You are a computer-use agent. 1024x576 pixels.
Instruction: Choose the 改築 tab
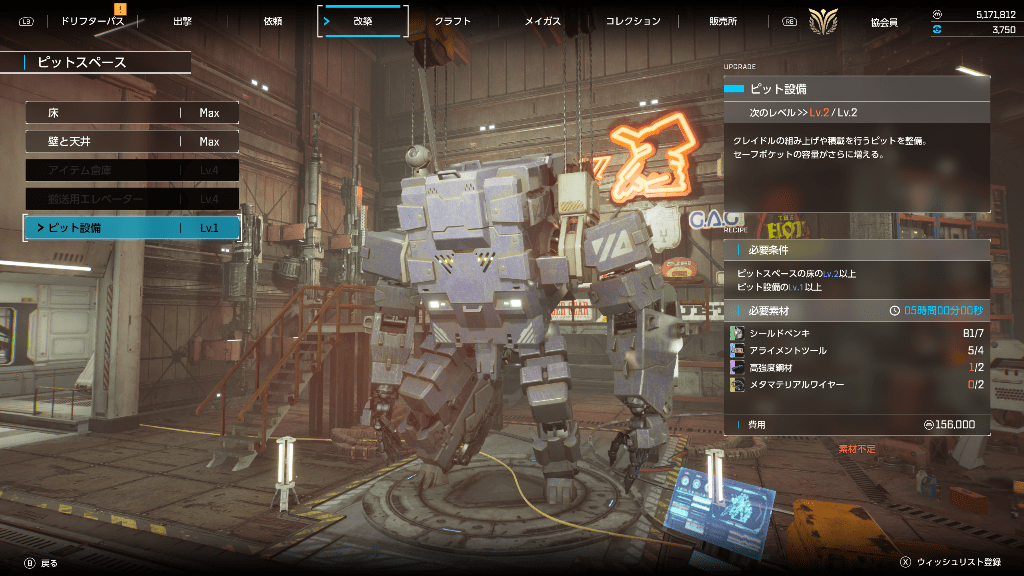point(362,21)
